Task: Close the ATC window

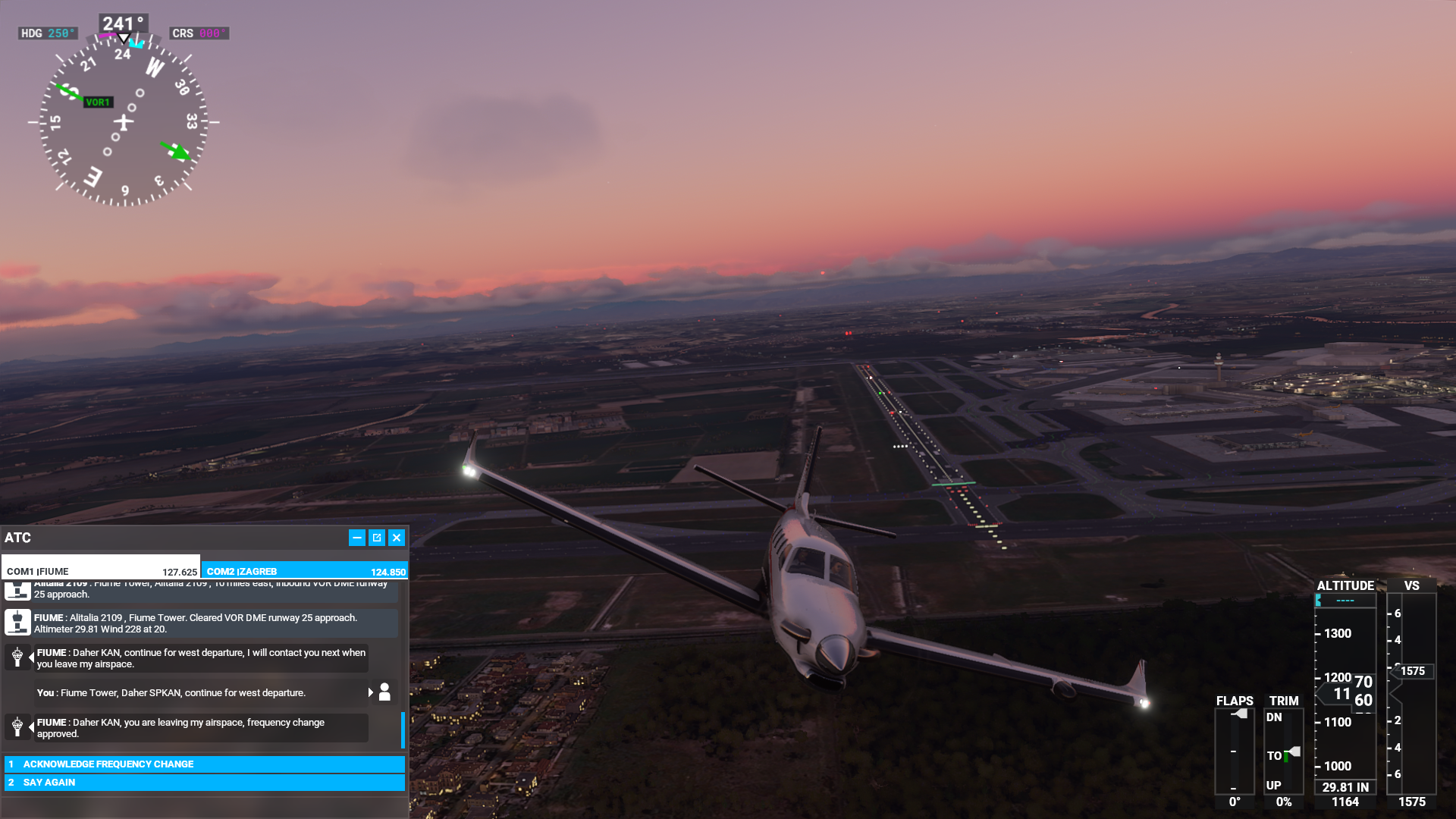Action: coord(397,538)
